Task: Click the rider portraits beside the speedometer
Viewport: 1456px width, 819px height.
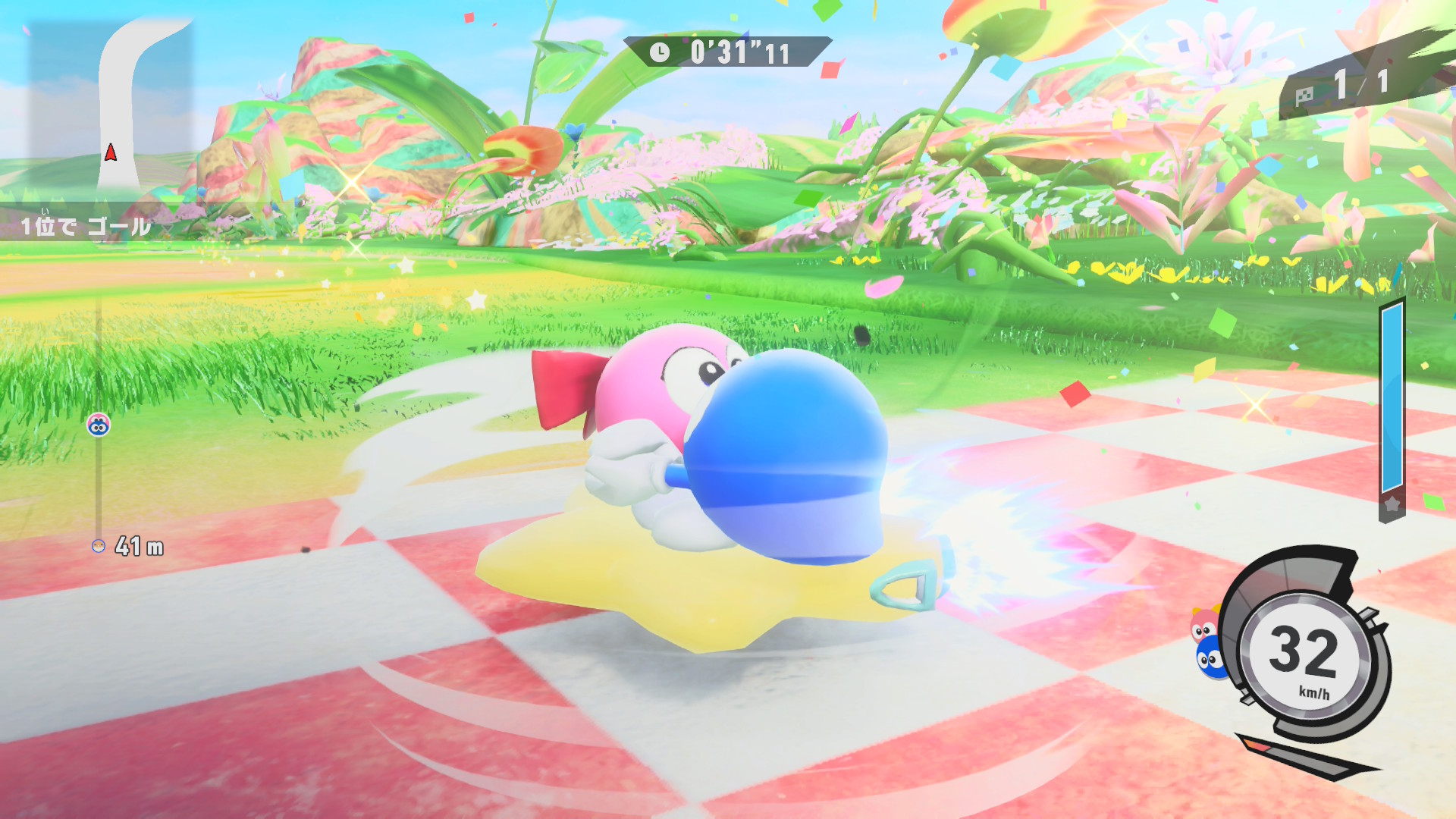Action: coord(1207,643)
